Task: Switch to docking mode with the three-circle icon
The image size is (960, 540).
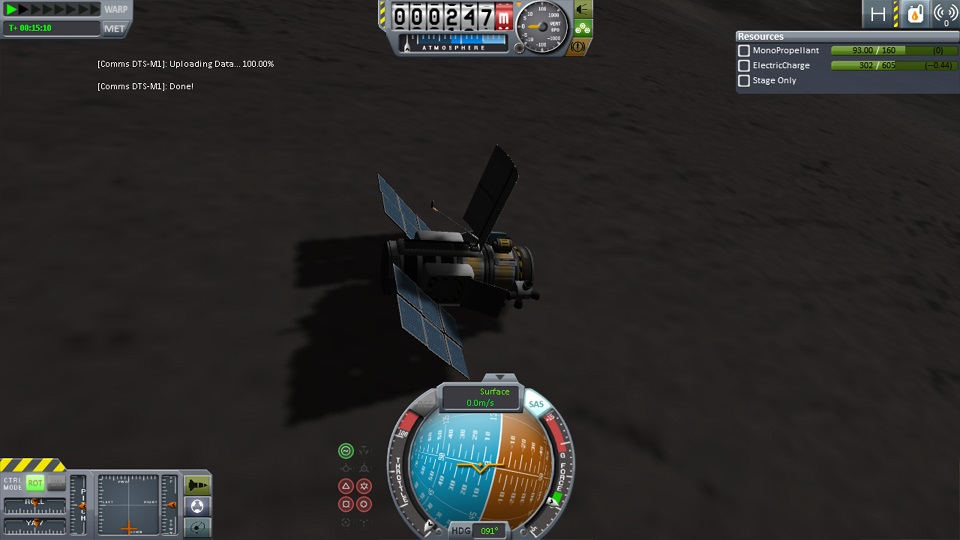Action: [x=198, y=505]
